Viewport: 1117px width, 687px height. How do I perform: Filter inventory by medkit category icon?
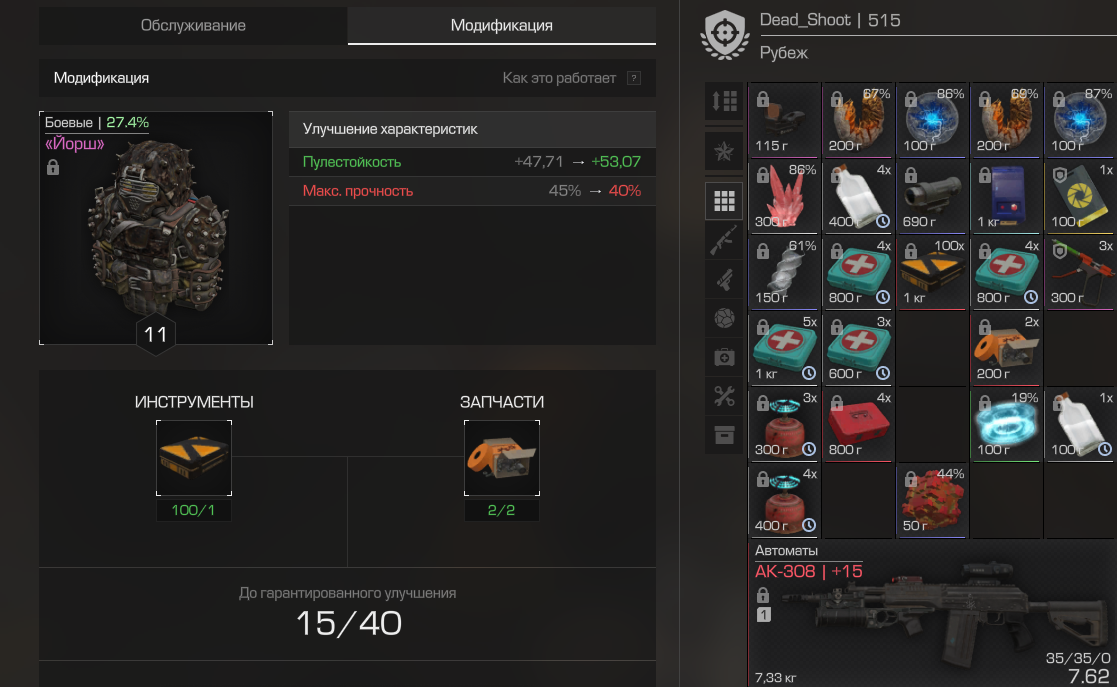click(x=724, y=357)
